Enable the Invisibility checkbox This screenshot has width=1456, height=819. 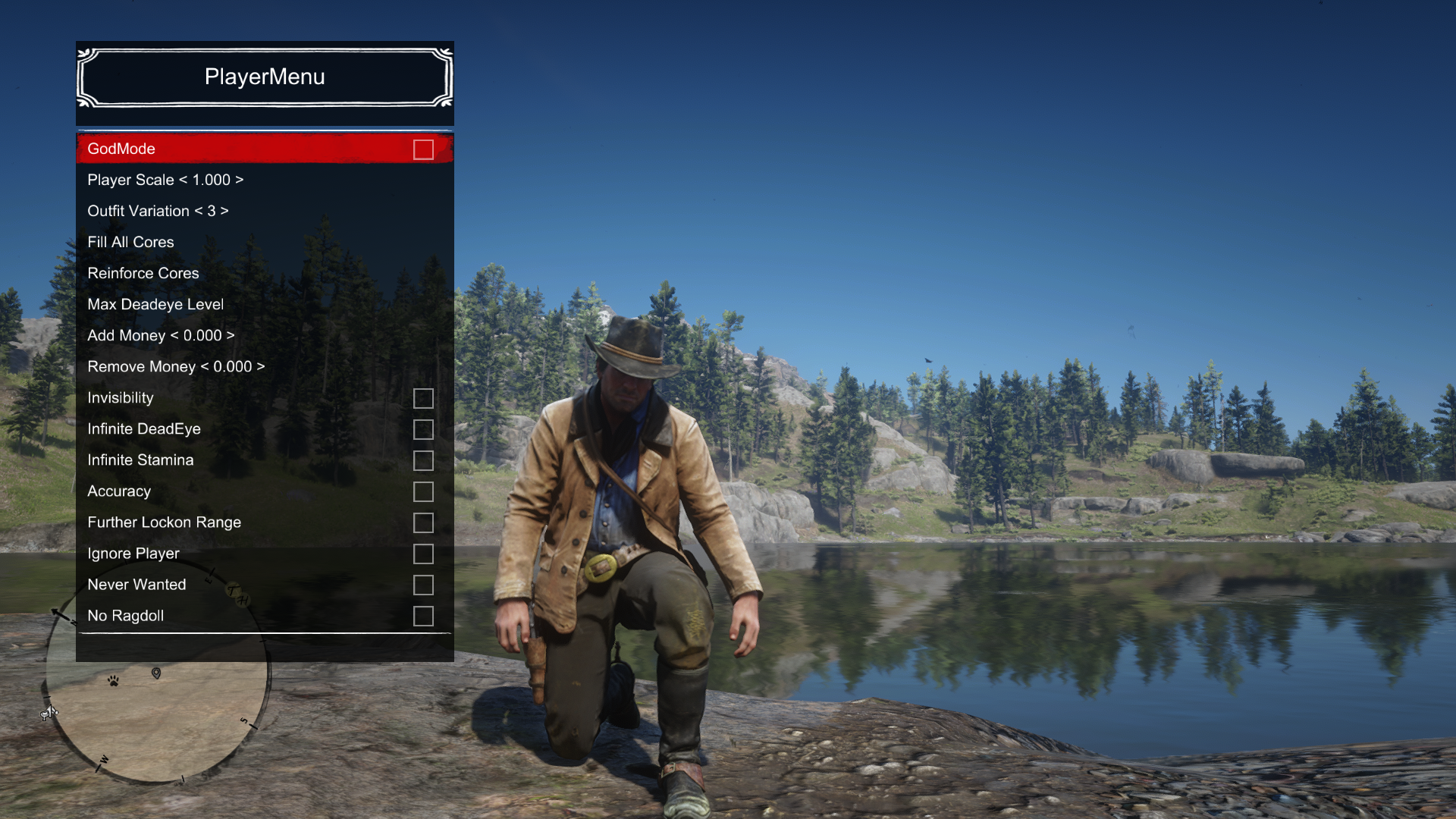[x=423, y=398]
